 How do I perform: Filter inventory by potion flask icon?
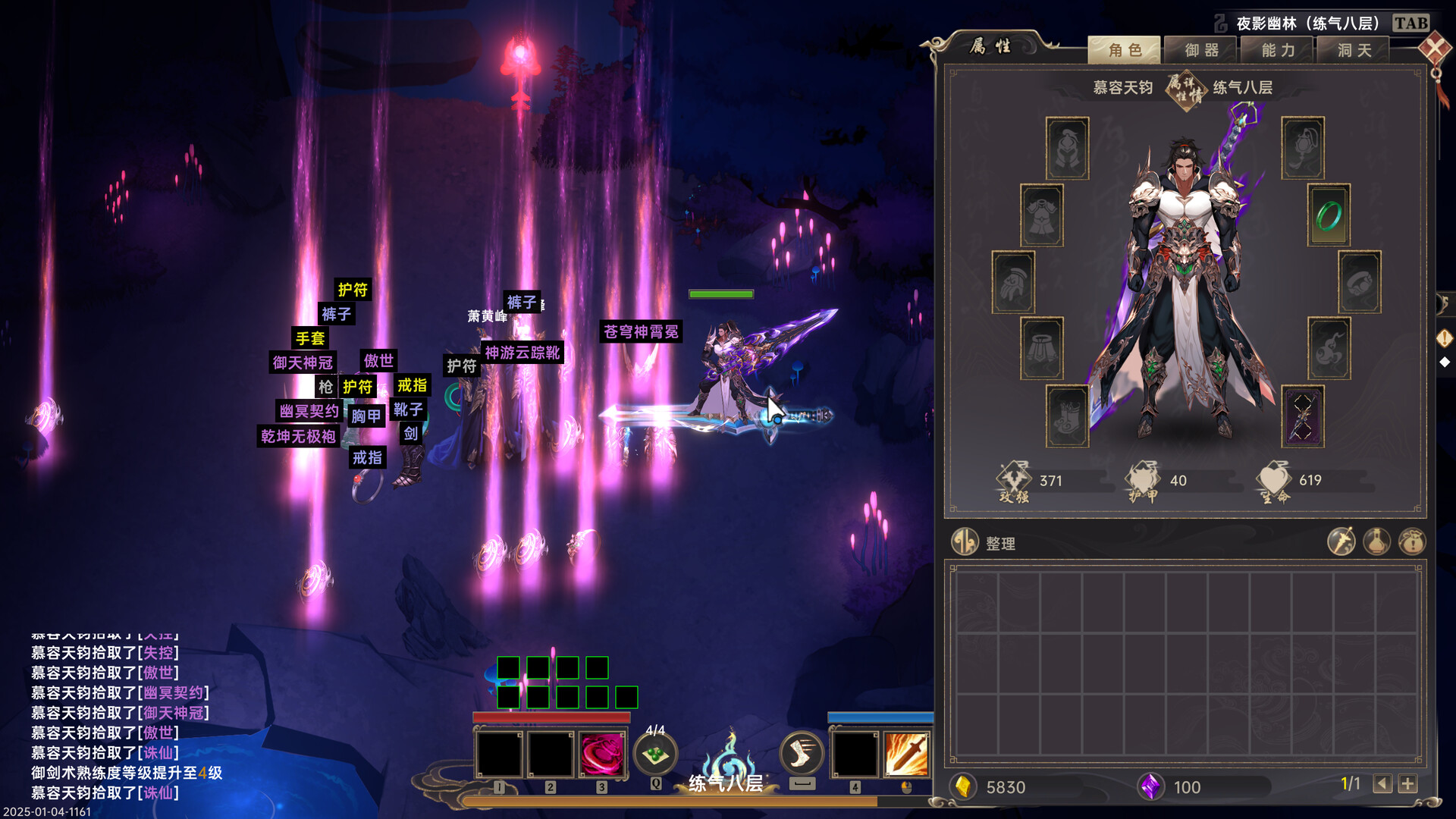pyautogui.click(x=1376, y=542)
